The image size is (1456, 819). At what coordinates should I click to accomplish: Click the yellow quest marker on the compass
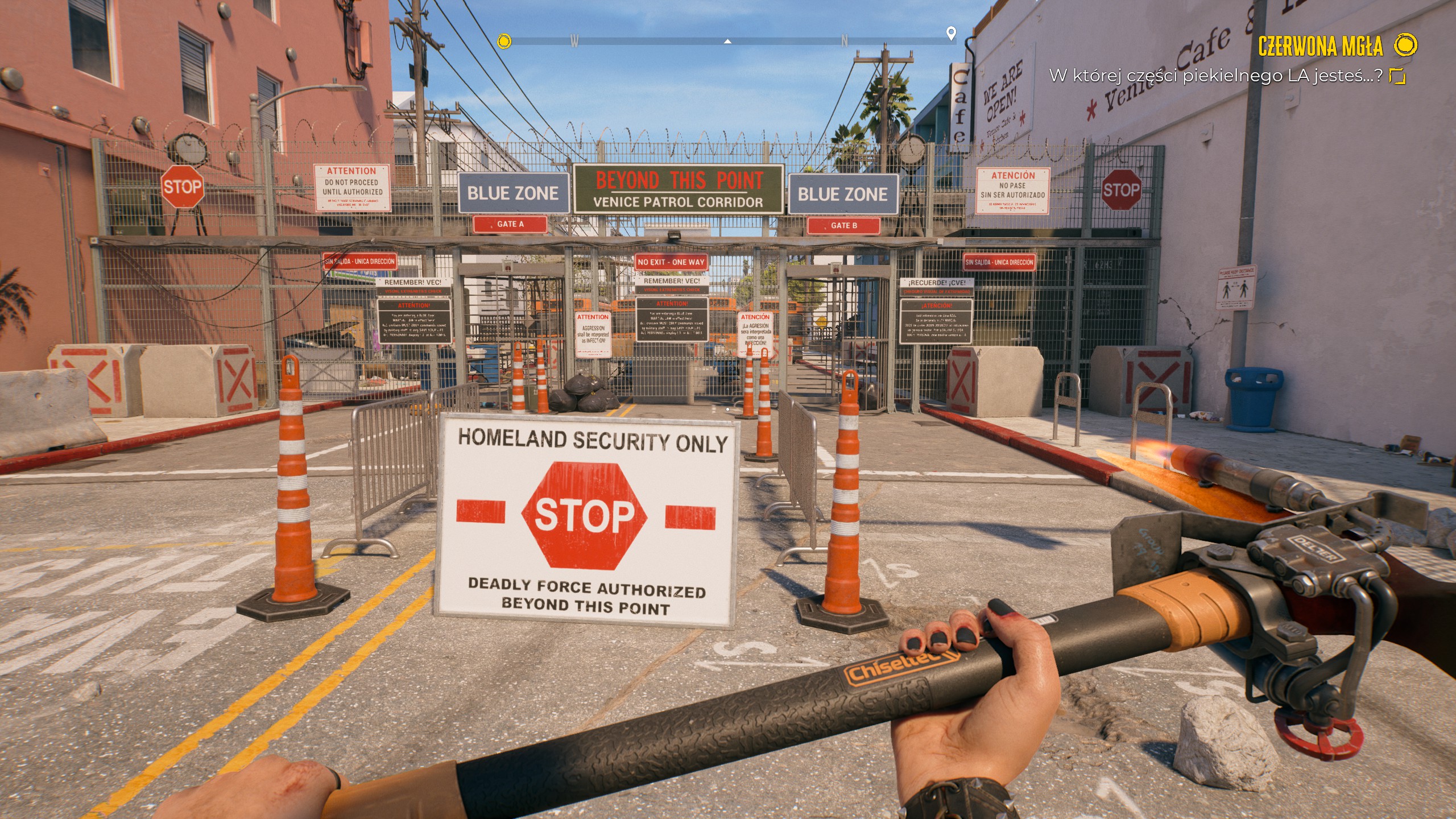pos(504,41)
